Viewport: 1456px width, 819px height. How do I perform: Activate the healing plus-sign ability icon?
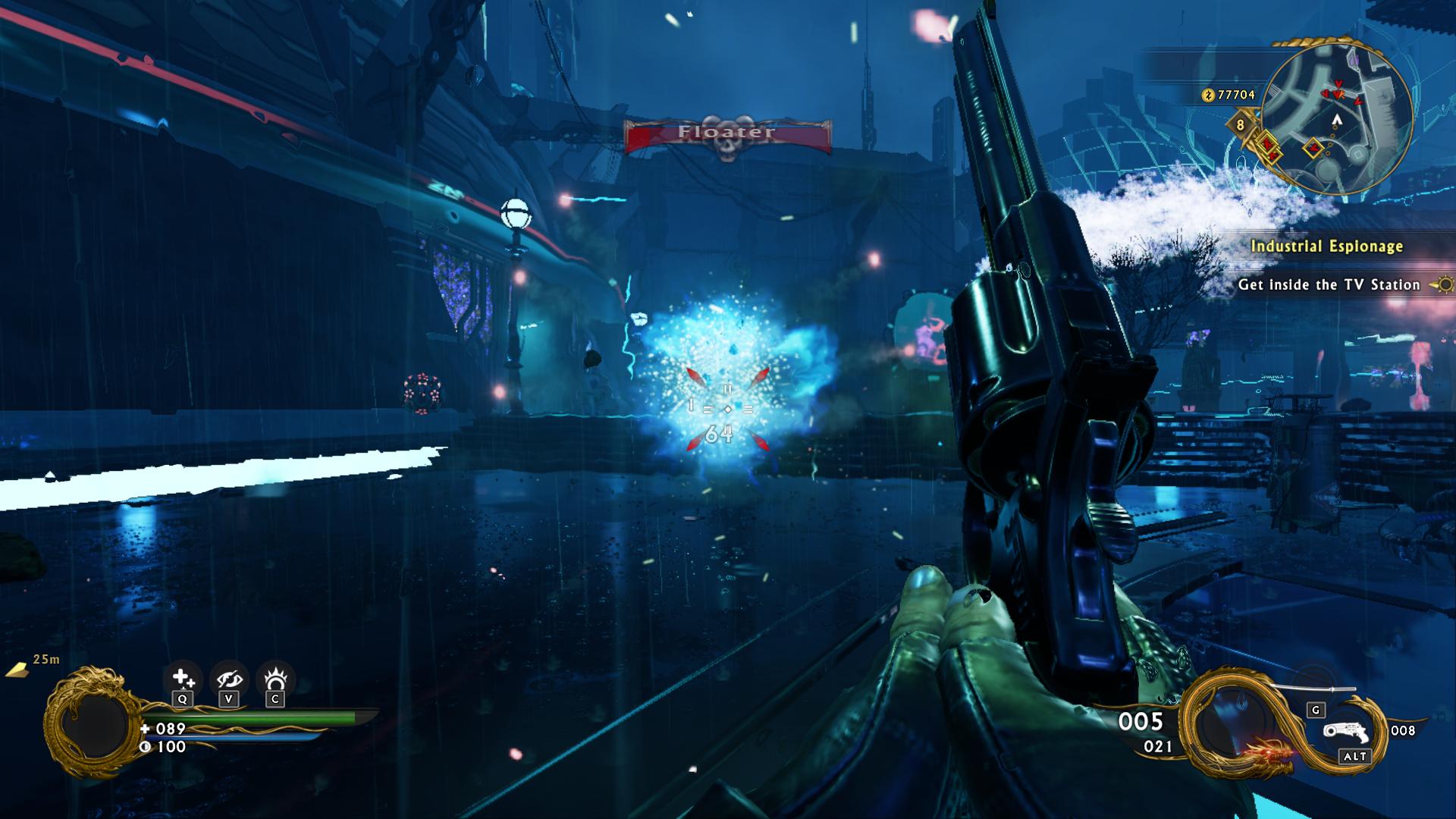182,679
